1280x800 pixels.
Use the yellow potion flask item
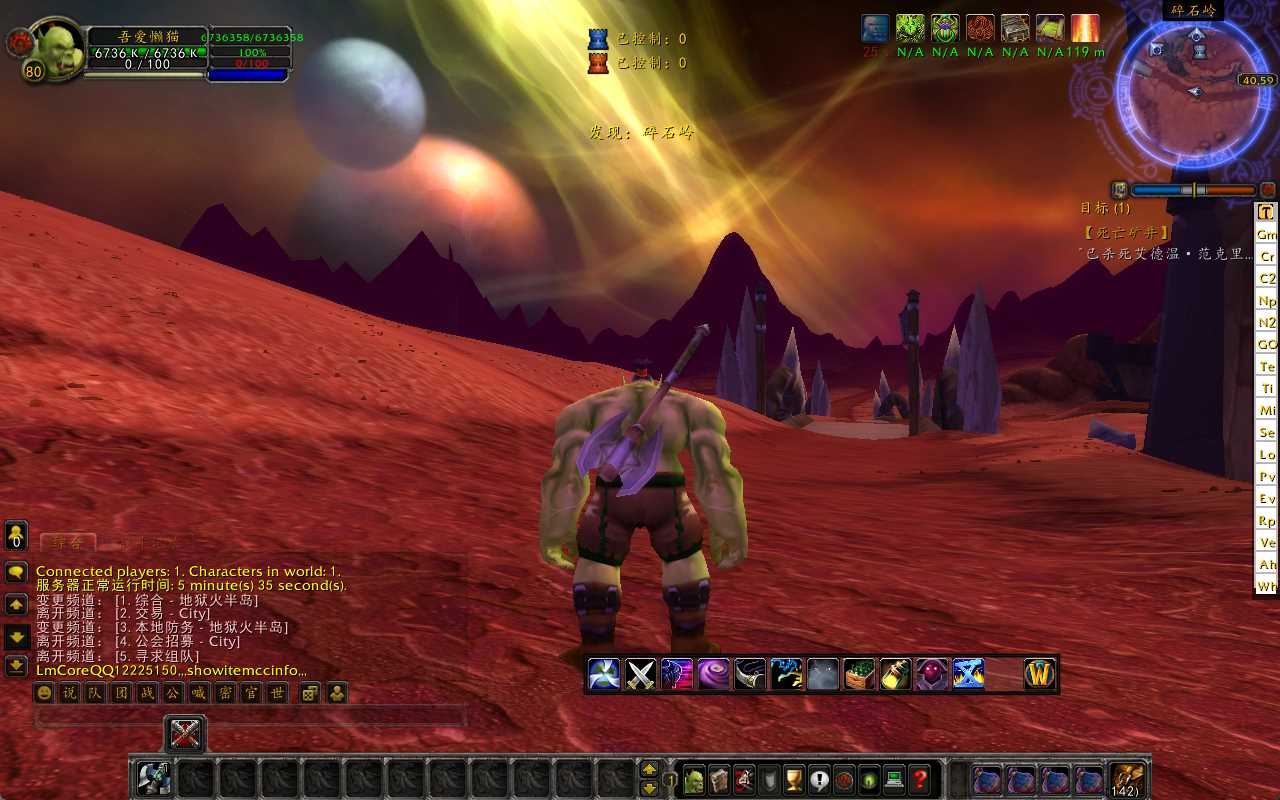pyautogui.click(x=895, y=674)
